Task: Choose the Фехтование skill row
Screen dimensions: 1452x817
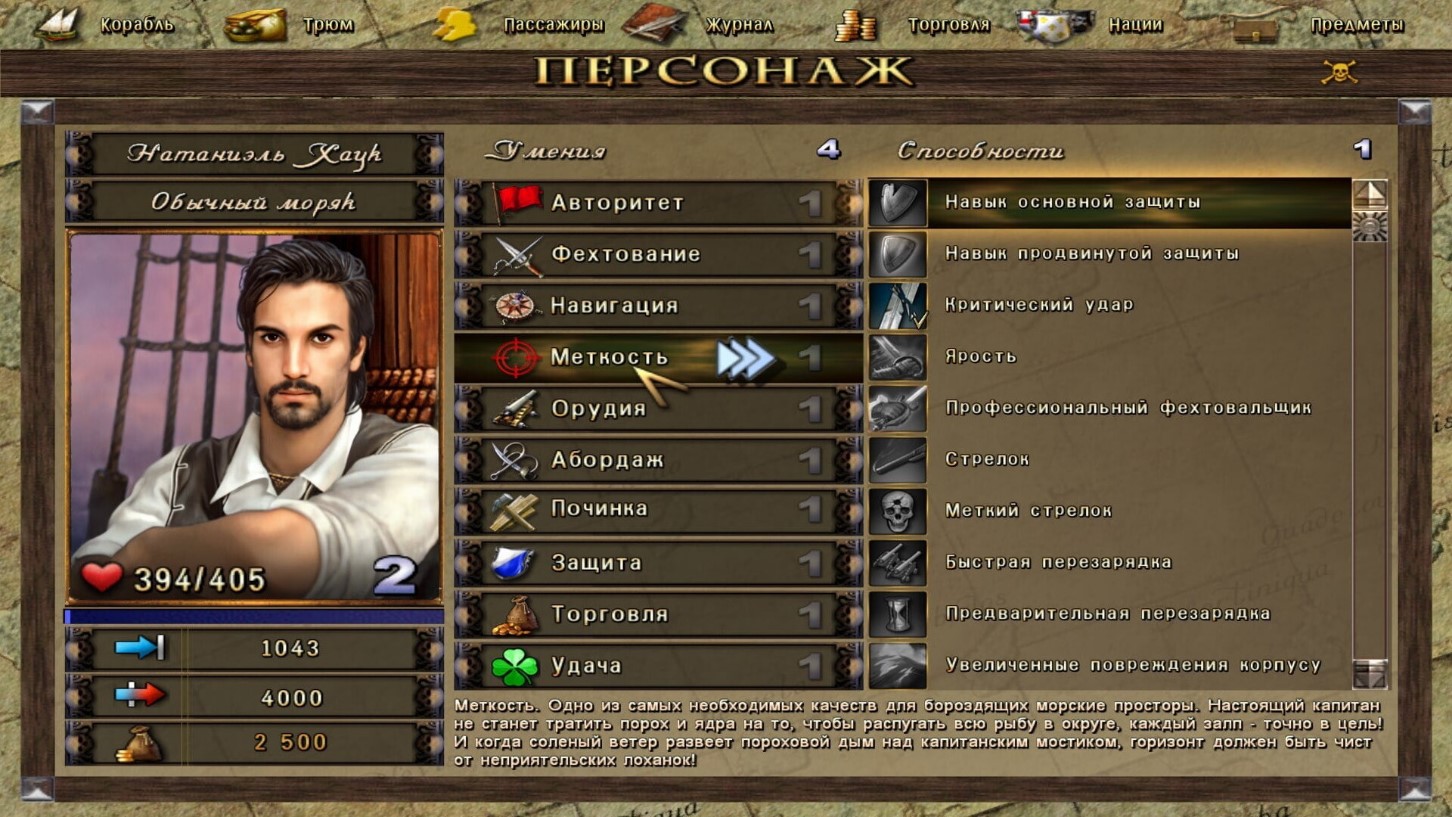Action: coord(658,254)
